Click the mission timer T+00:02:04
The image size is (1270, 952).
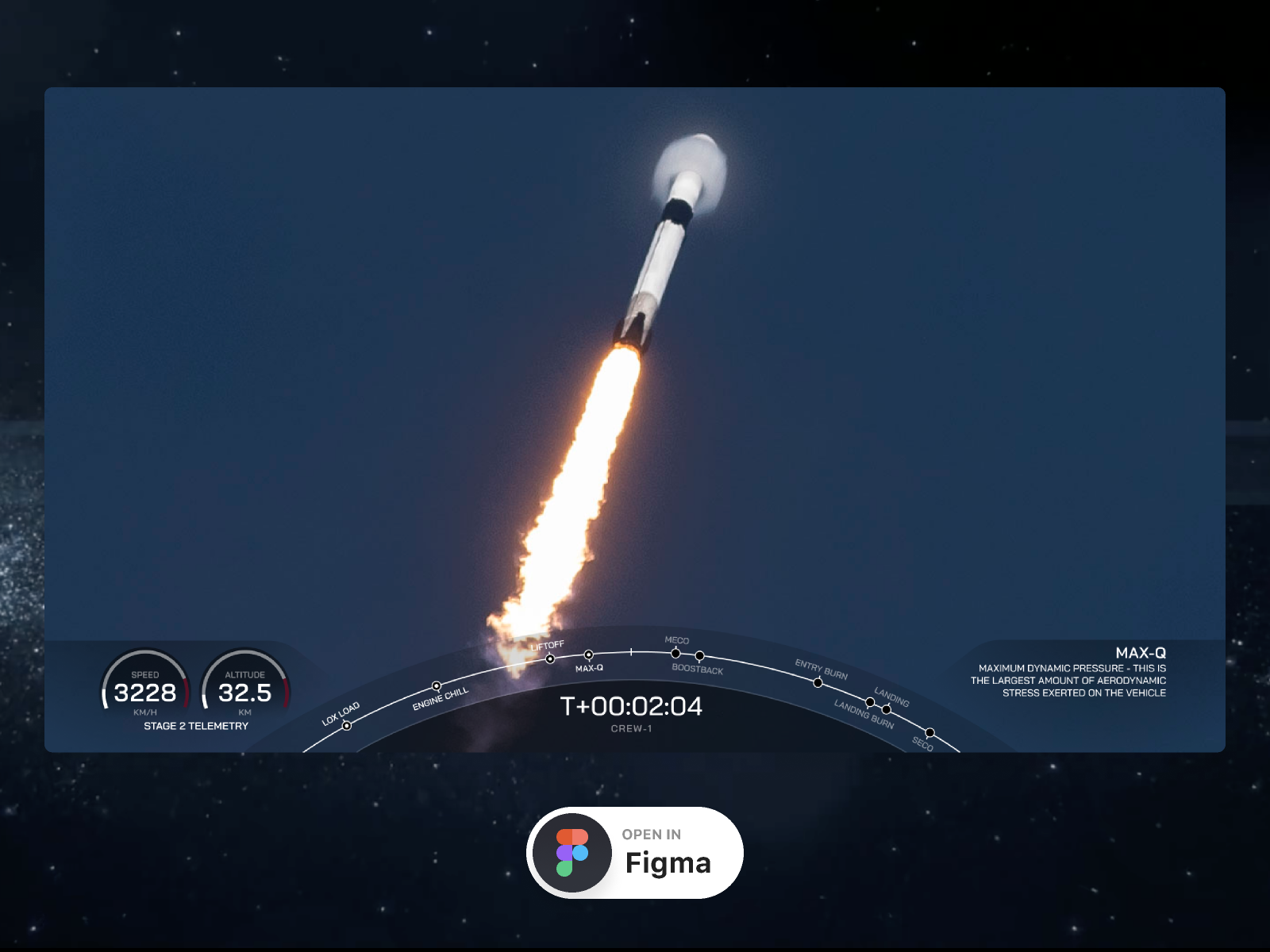pos(632,707)
